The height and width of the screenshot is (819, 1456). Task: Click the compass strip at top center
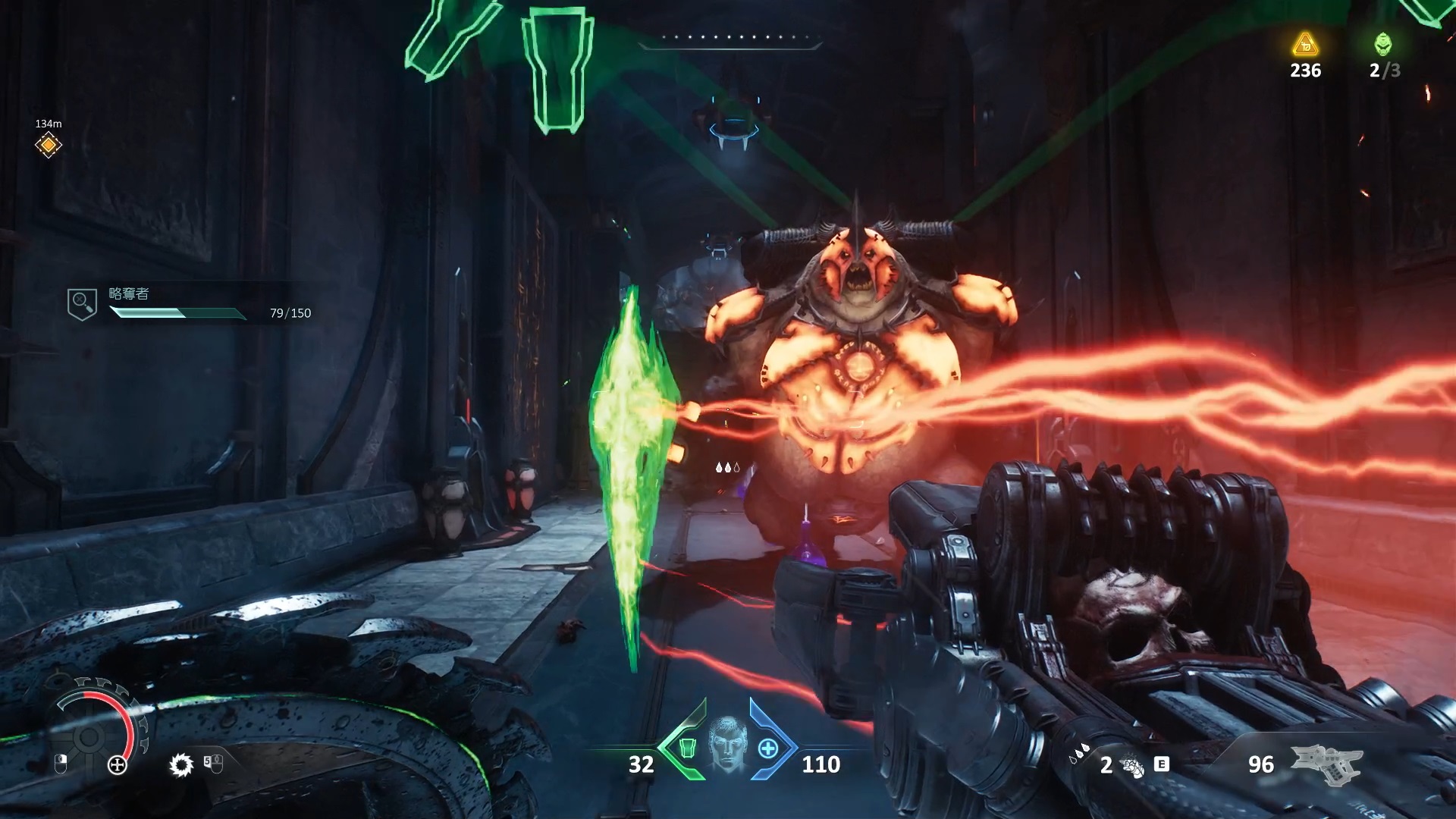pos(730,38)
